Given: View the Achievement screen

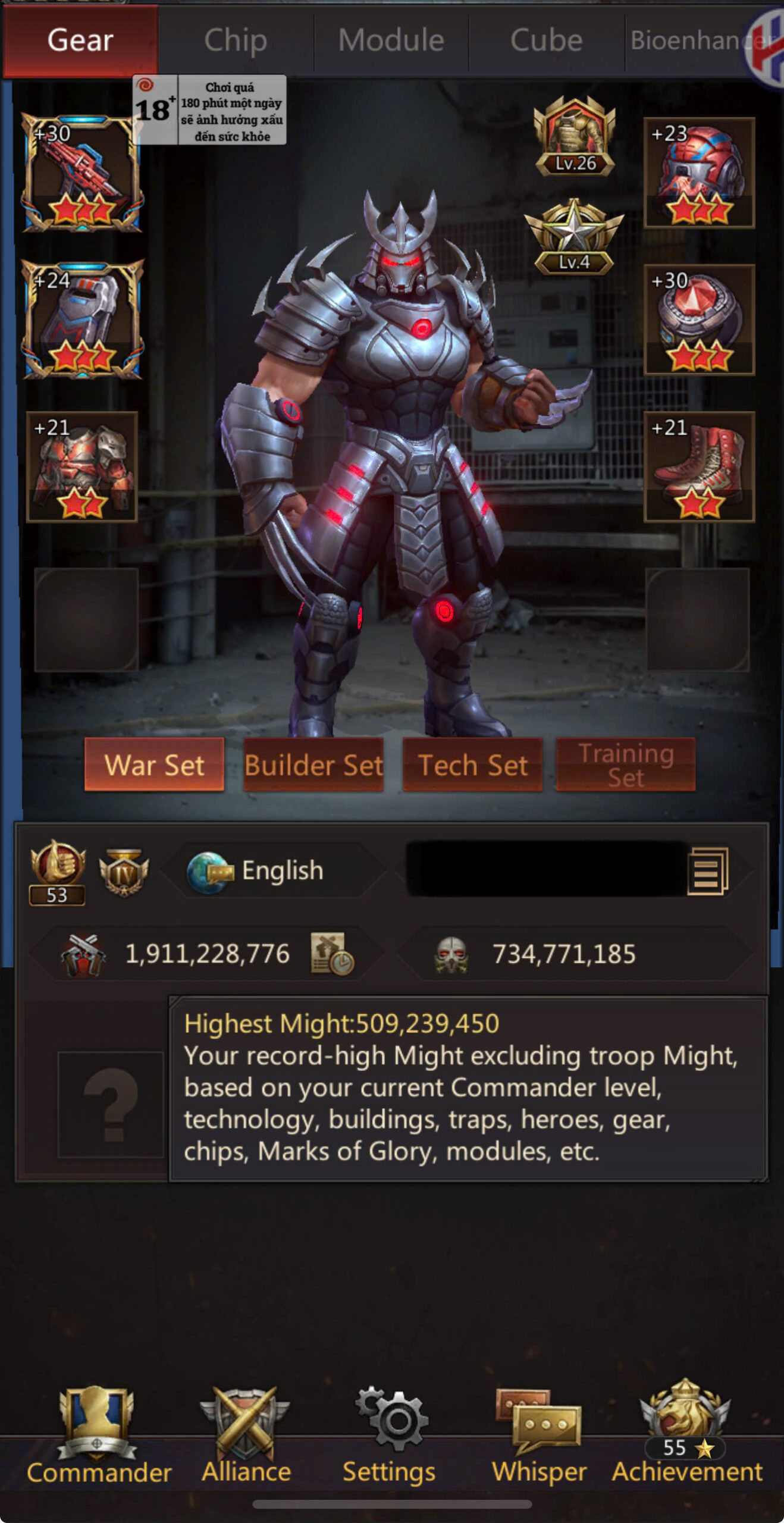Looking at the screenshot, I should (686, 1434).
